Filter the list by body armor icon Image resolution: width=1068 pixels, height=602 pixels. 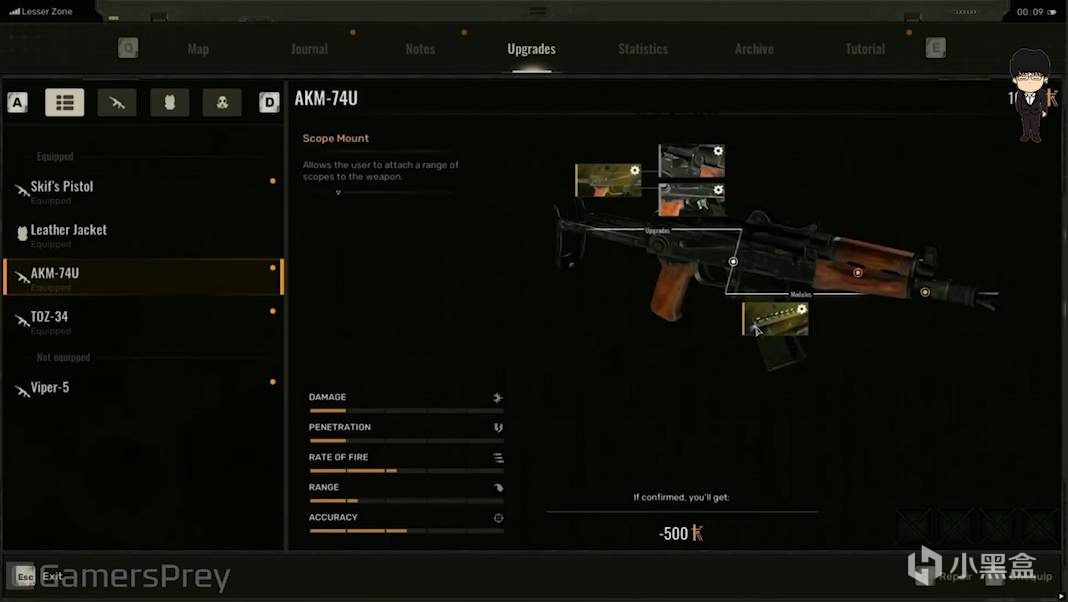169,102
